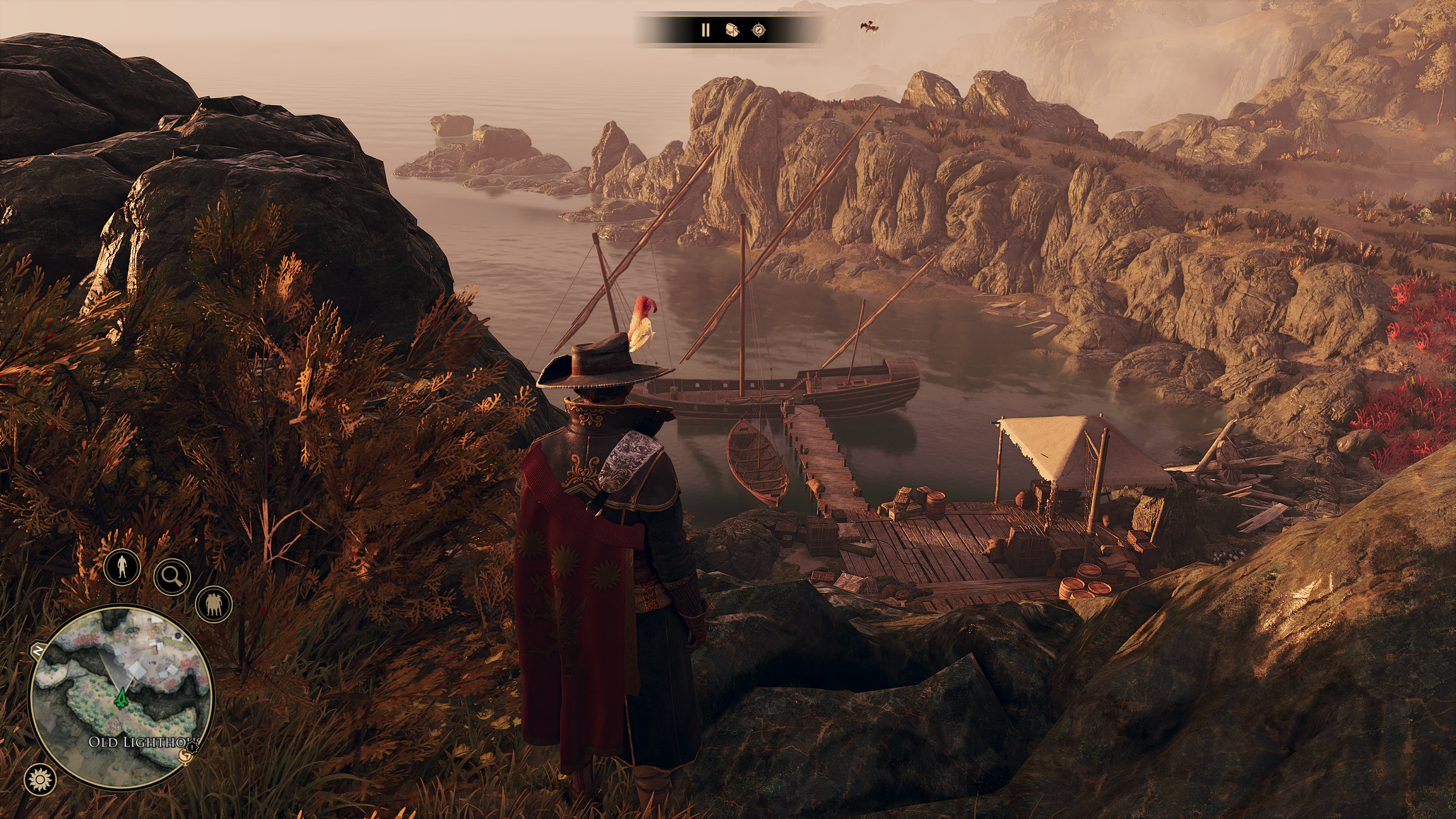Open the inventory backpack icon
Viewport: 1456px width, 819px height.
(732, 30)
